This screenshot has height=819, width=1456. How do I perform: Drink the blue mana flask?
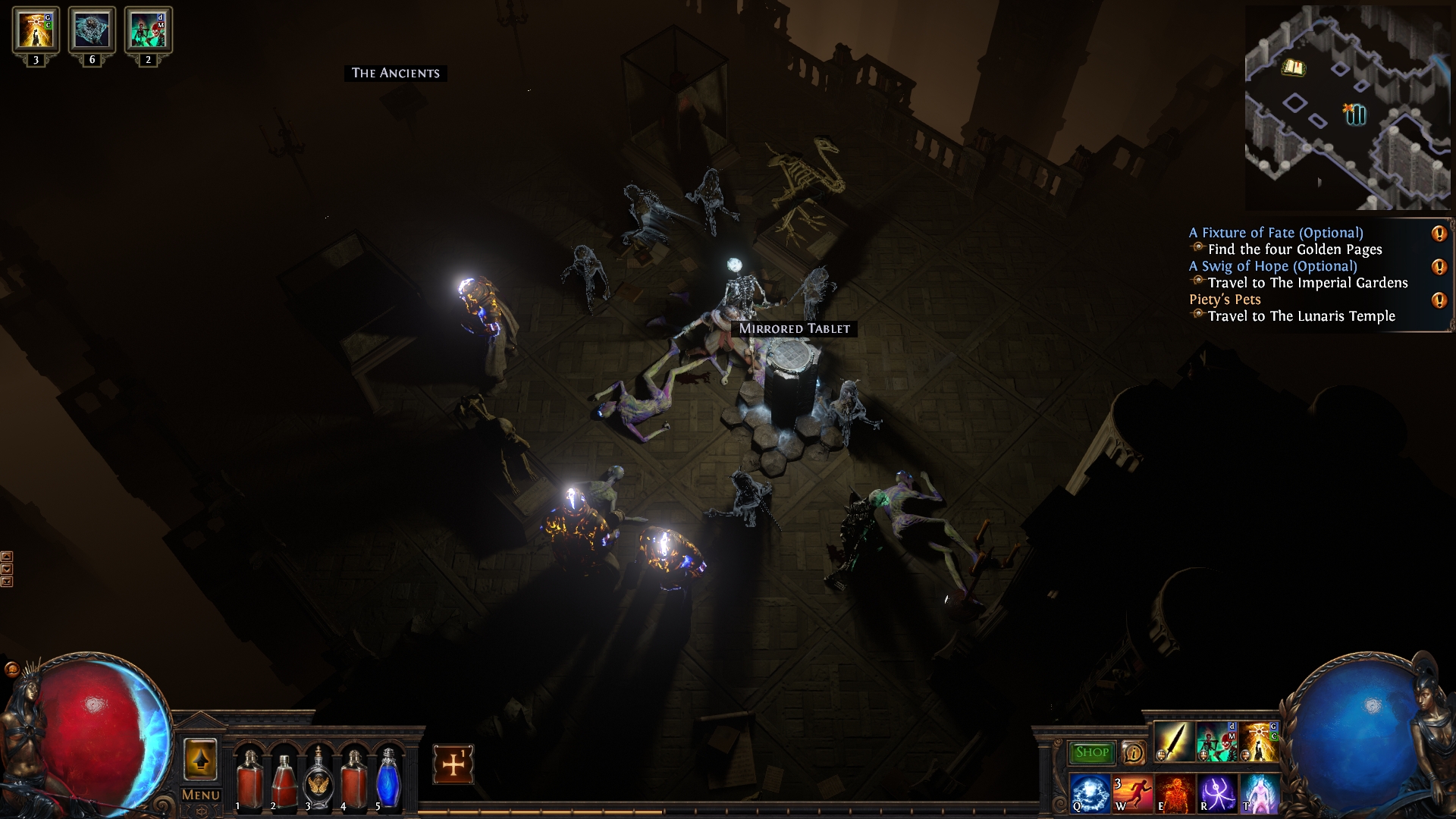tap(388, 780)
